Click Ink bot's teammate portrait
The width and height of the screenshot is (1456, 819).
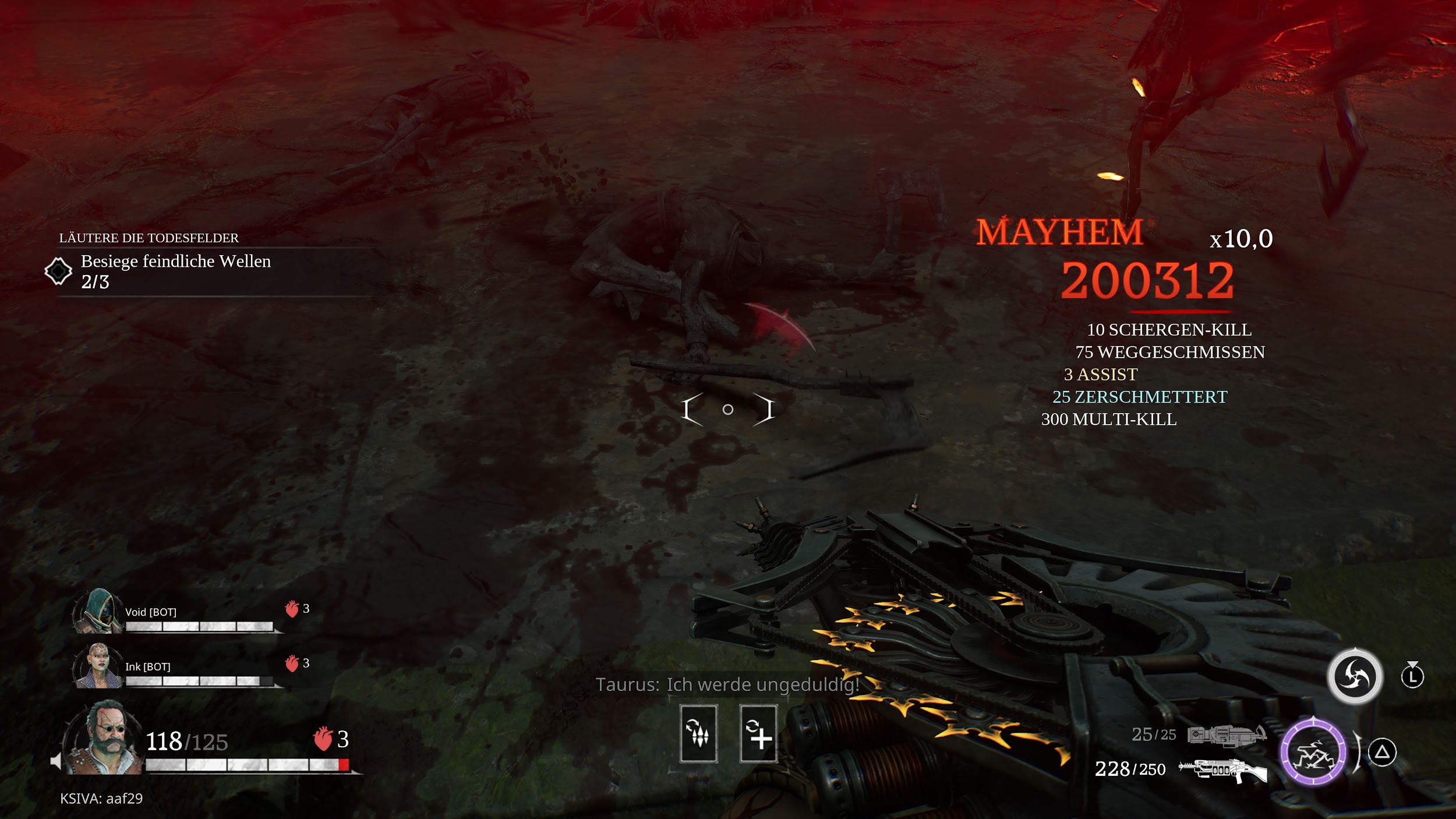[97, 666]
